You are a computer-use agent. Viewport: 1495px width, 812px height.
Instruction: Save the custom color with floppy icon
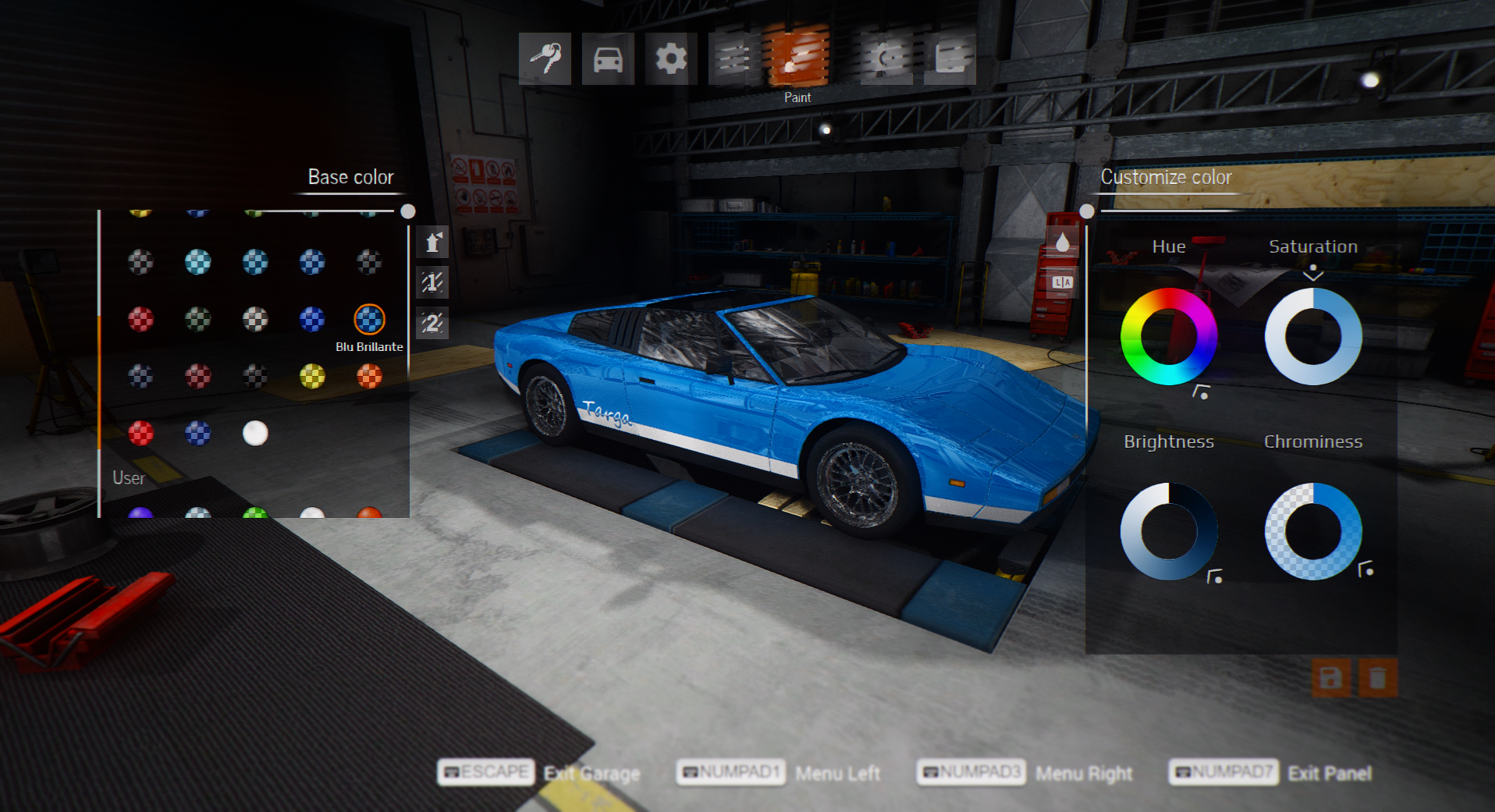[1331, 678]
